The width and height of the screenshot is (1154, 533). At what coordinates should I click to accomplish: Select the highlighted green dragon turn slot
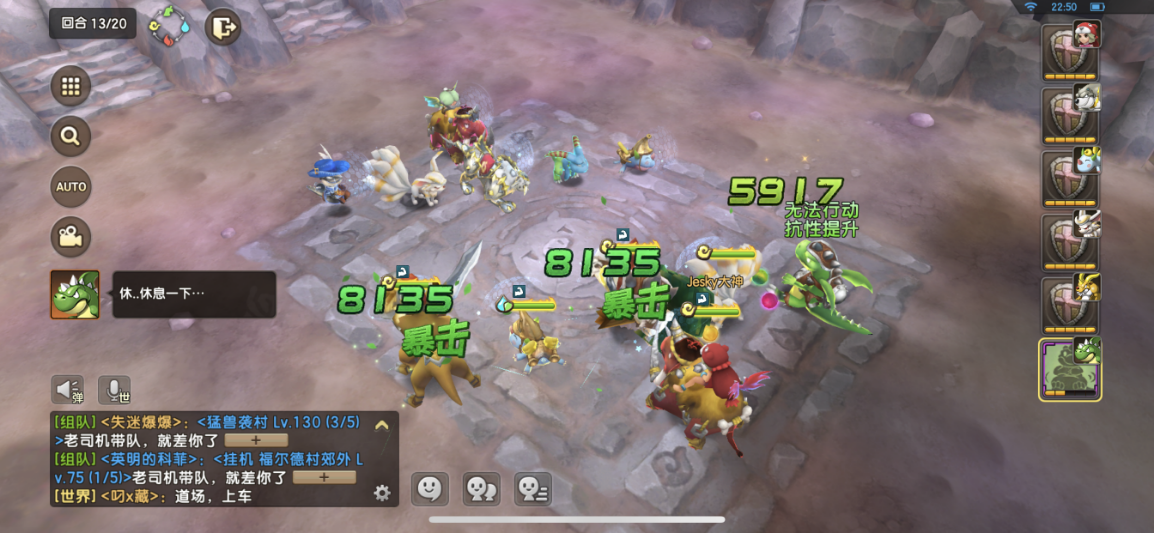click(1070, 368)
